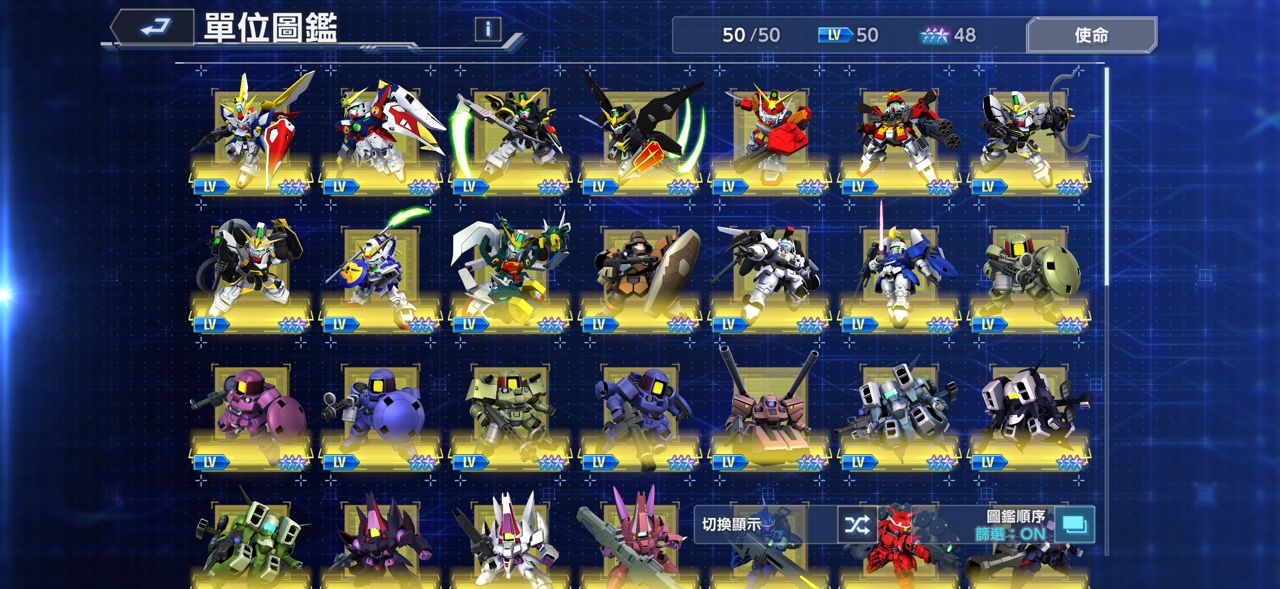Open the 使命 missions panel
This screenshot has width=1280, height=589.
pyautogui.click(x=1091, y=35)
